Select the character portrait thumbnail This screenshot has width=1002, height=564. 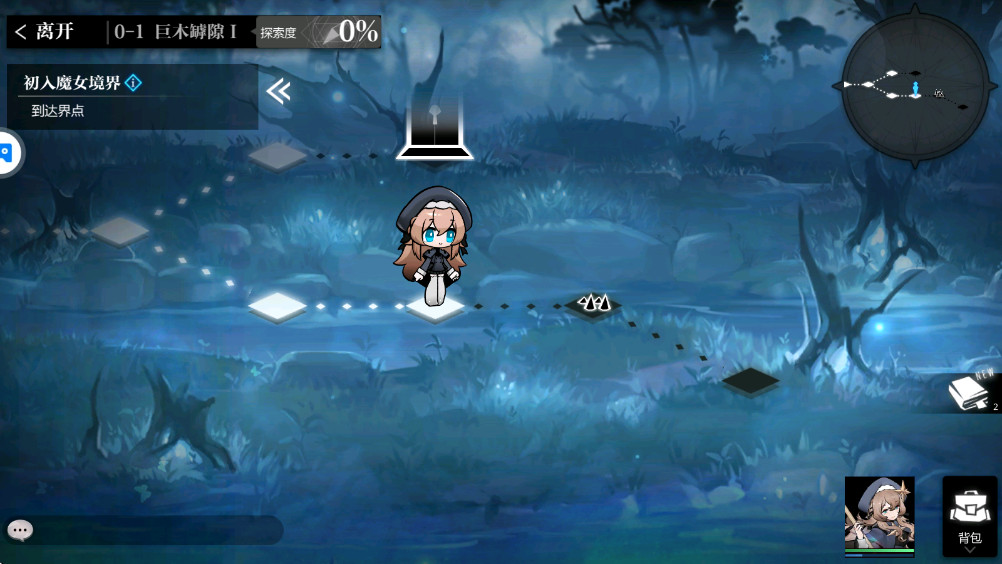click(x=879, y=514)
